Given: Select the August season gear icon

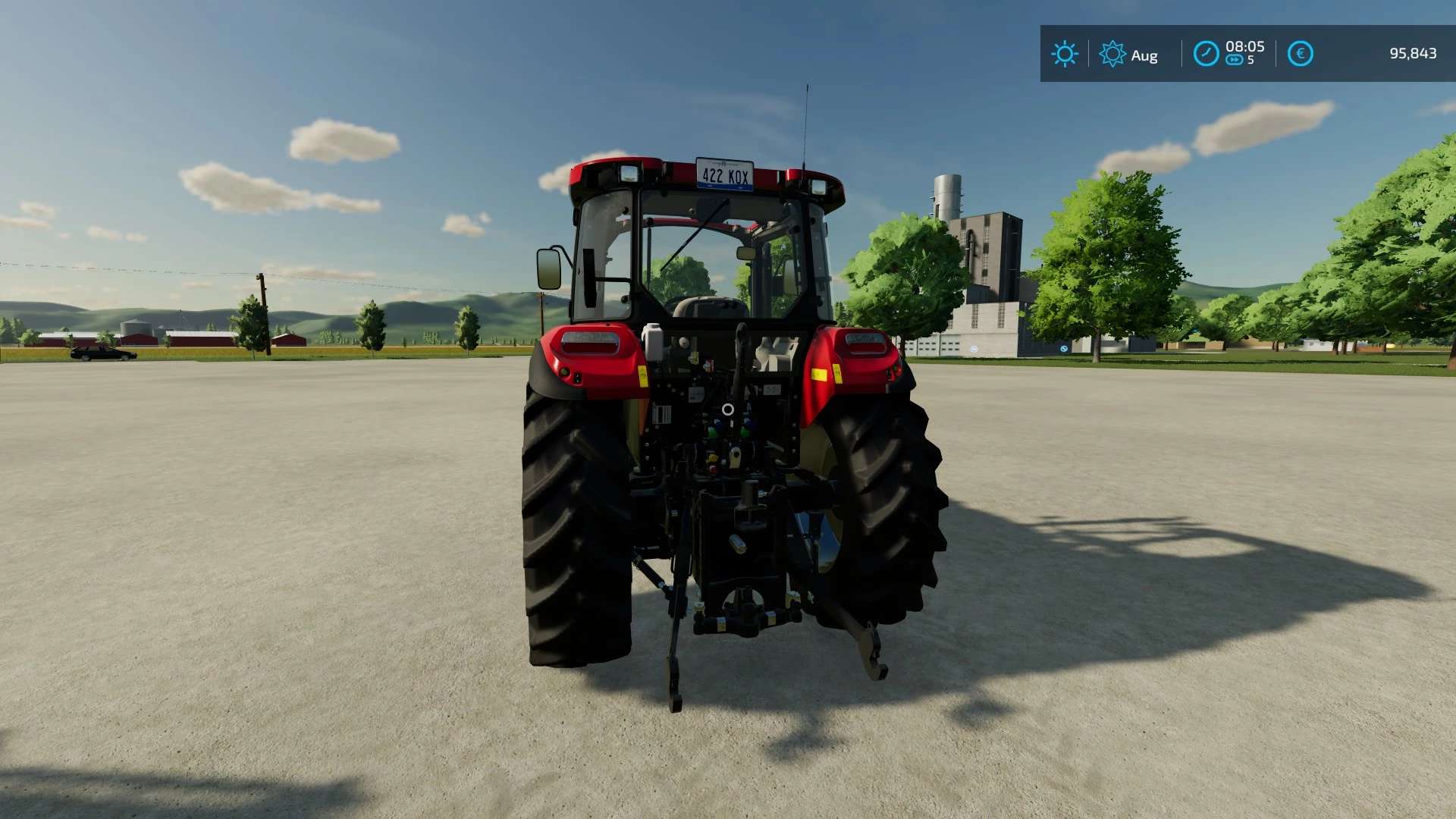Looking at the screenshot, I should click(x=1112, y=54).
